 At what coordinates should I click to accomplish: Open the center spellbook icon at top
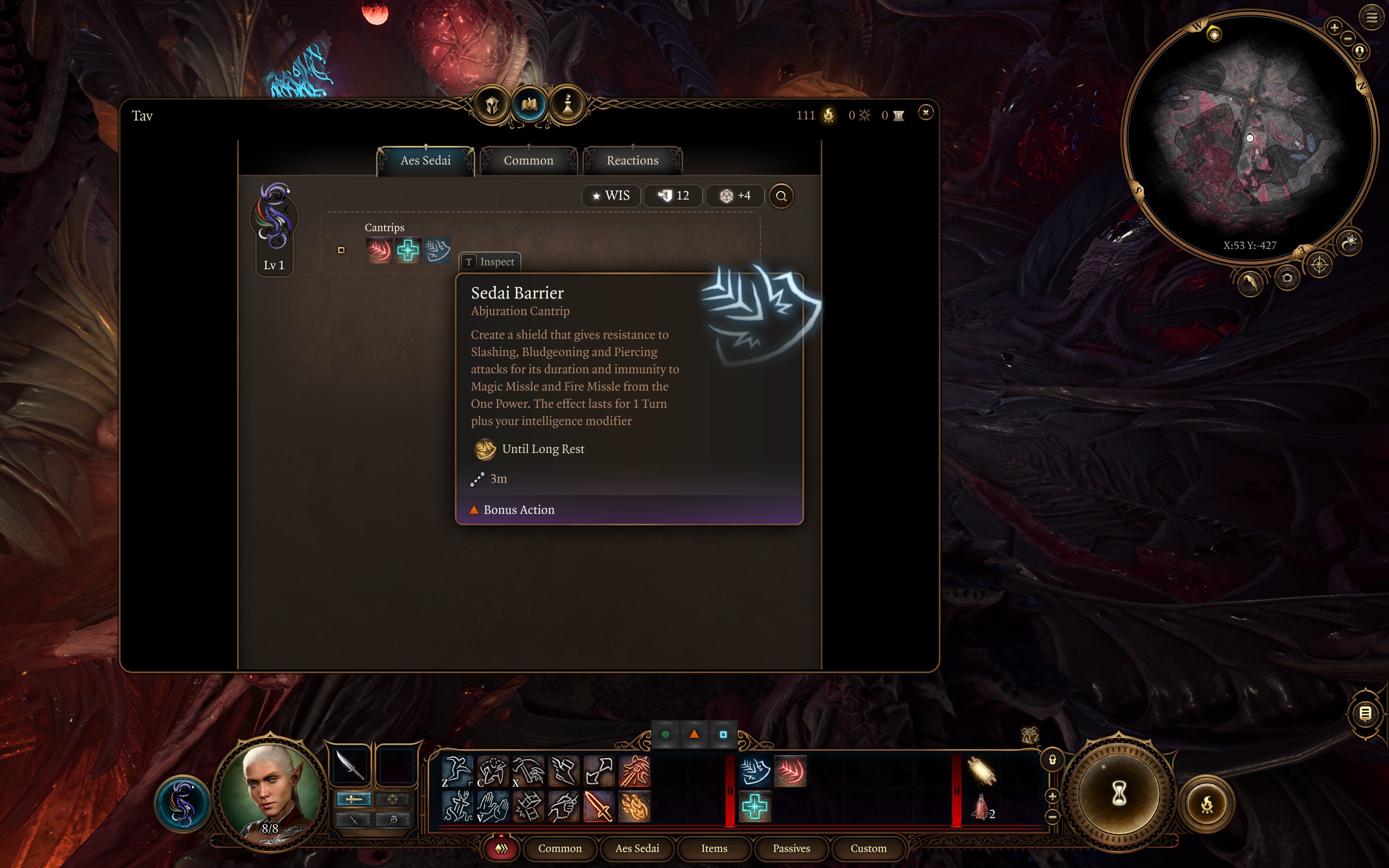tap(529, 105)
